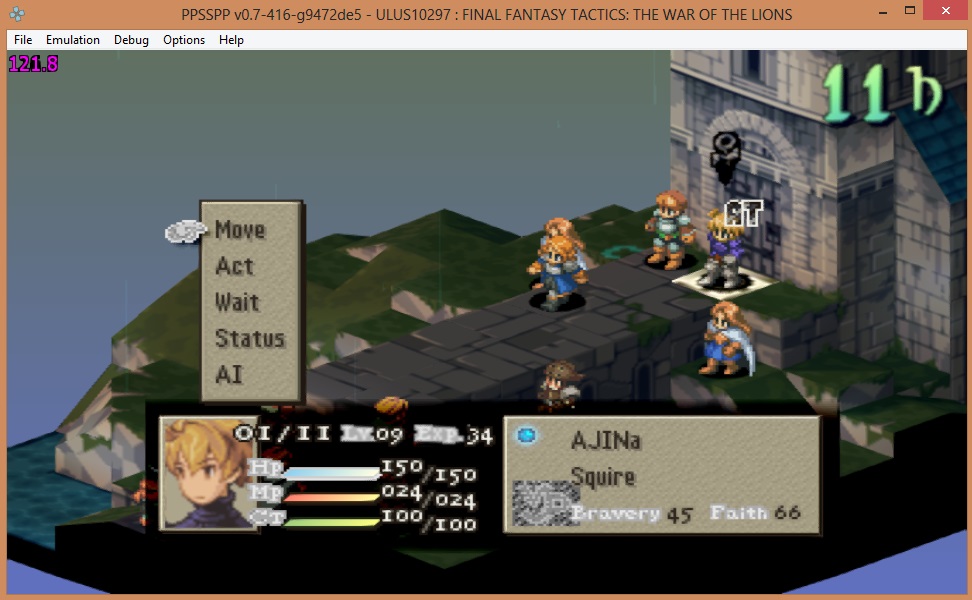Choose the Act command

tap(235, 266)
